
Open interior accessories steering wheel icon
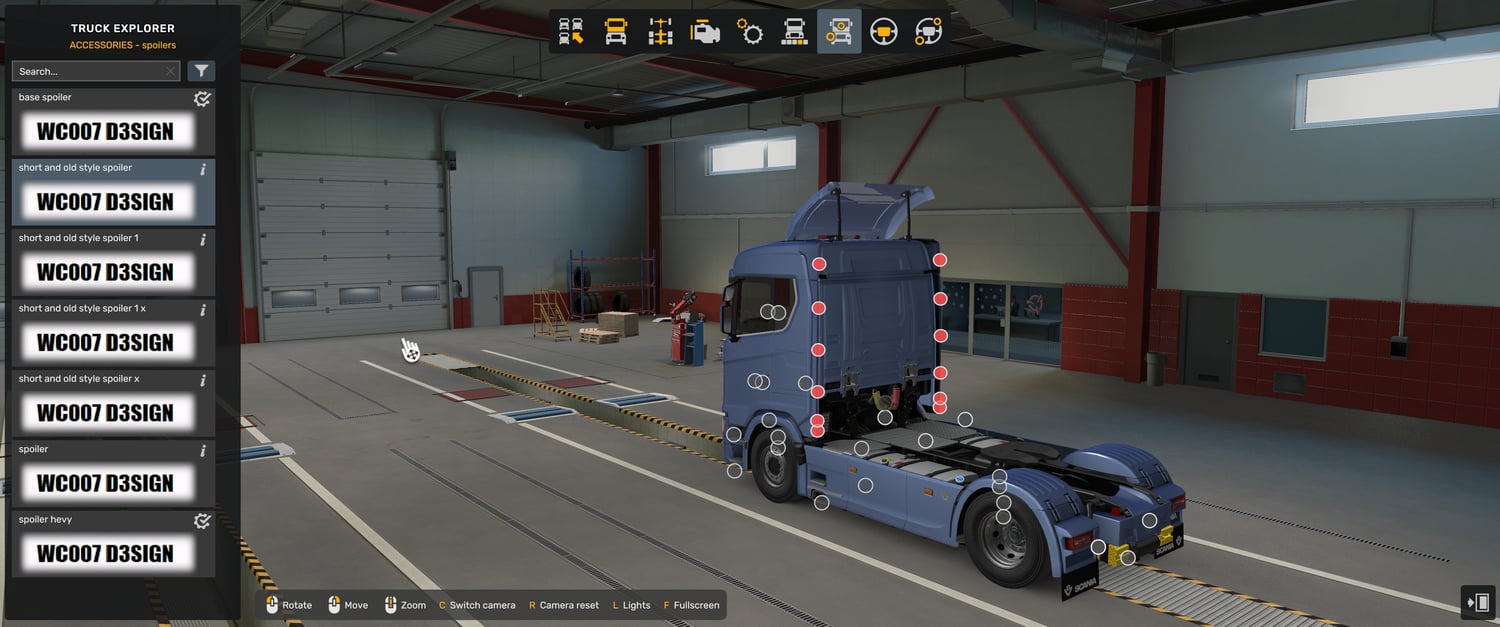[928, 32]
